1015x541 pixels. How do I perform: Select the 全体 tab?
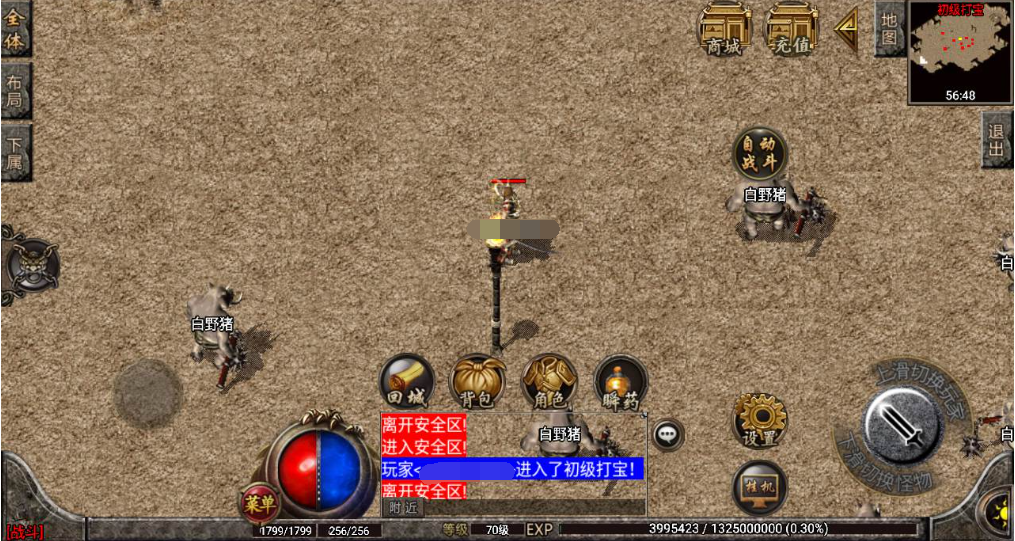15,28
